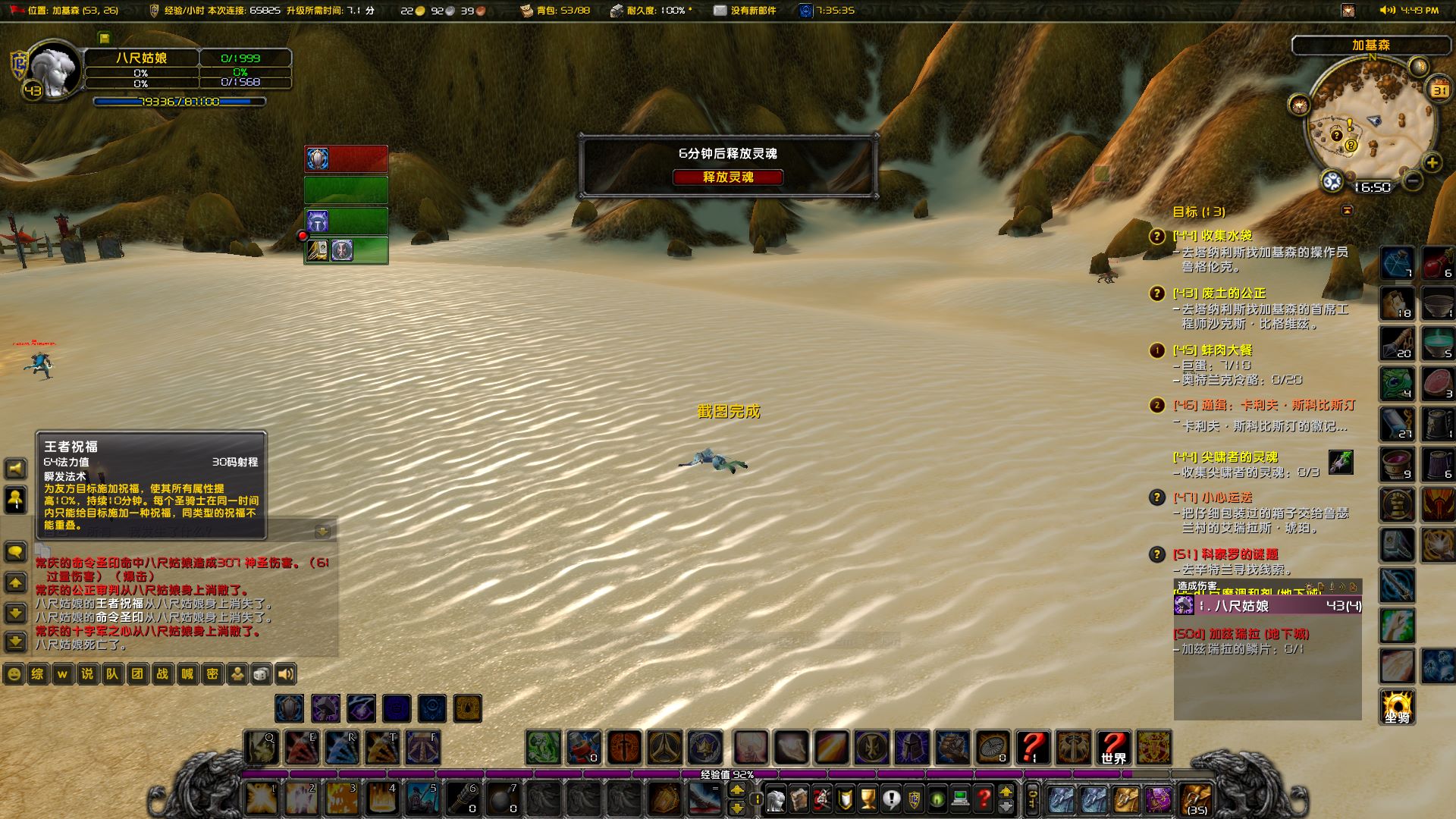Open the character info micro button

(775, 799)
